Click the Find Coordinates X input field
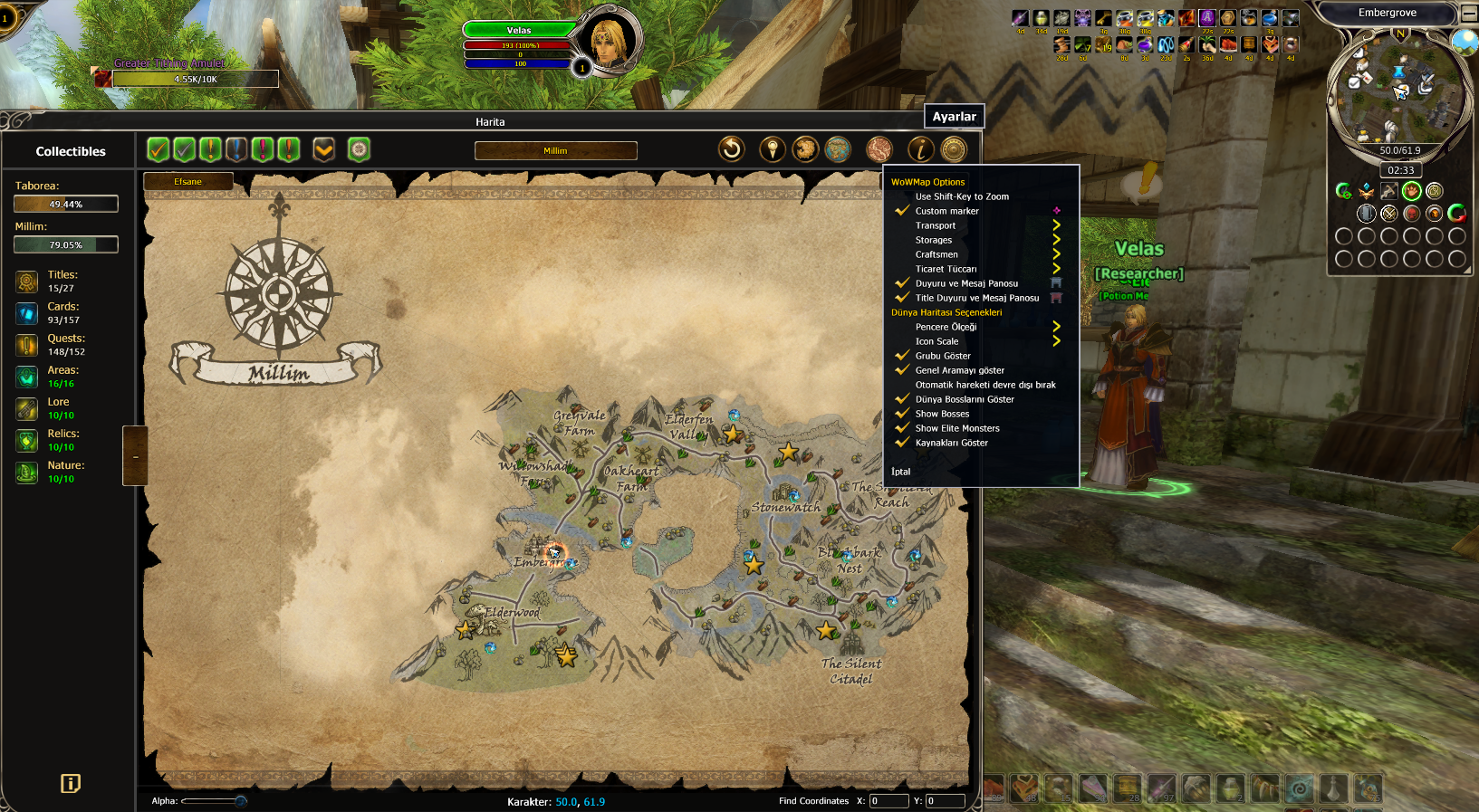This screenshot has width=1479, height=812. click(x=888, y=801)
